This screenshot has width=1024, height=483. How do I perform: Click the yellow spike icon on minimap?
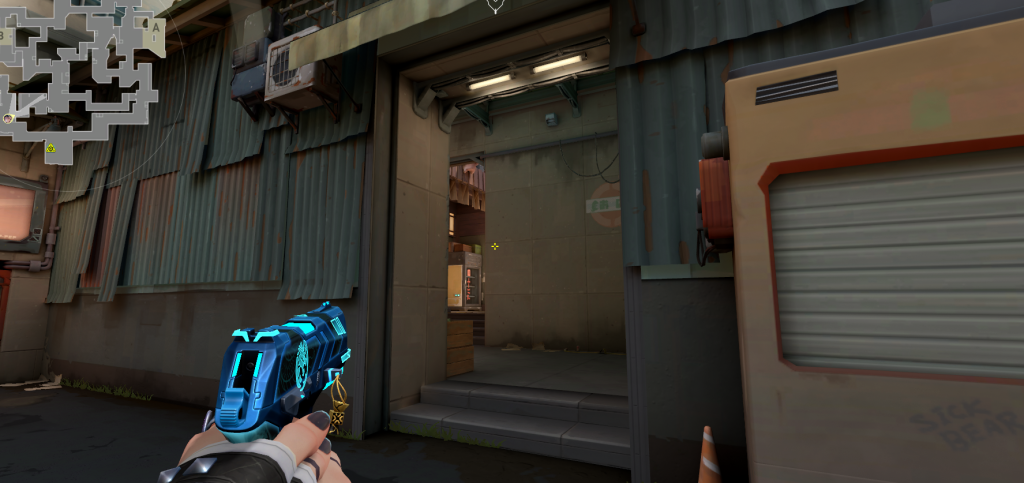[51, 148]
